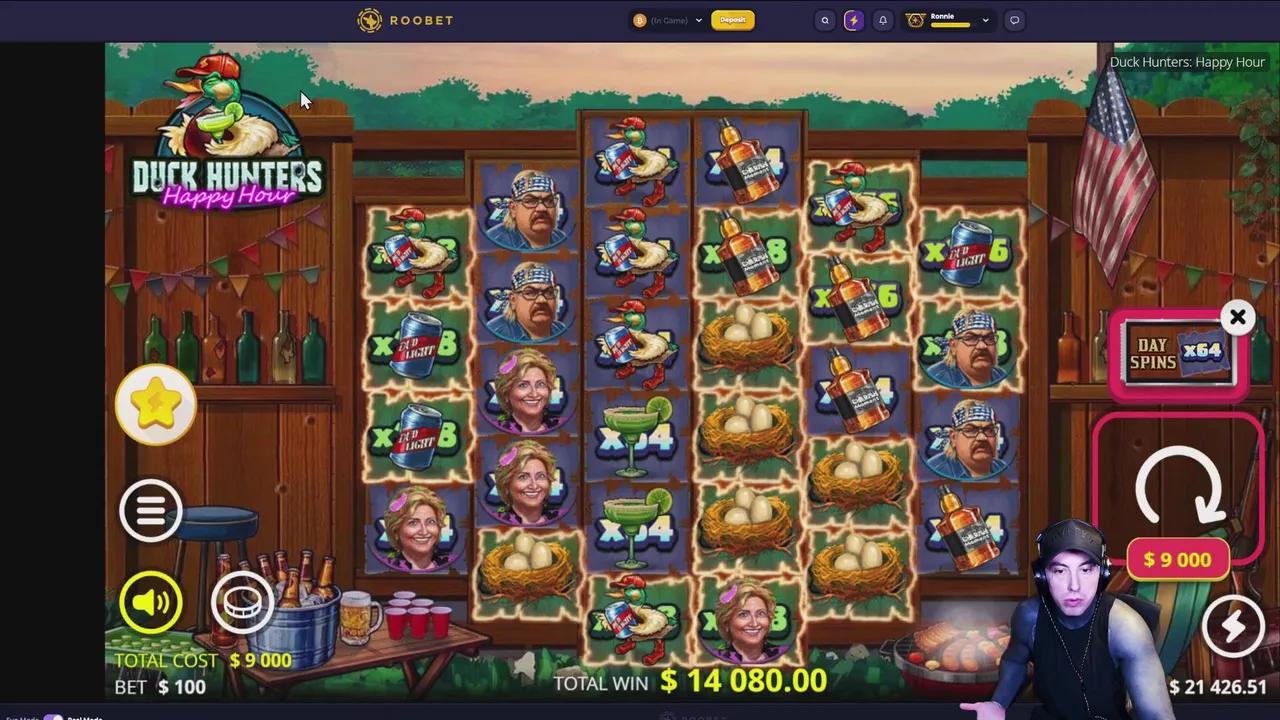
Task: Open the in-game hamburger menu
Action: [x=151, y=510]
